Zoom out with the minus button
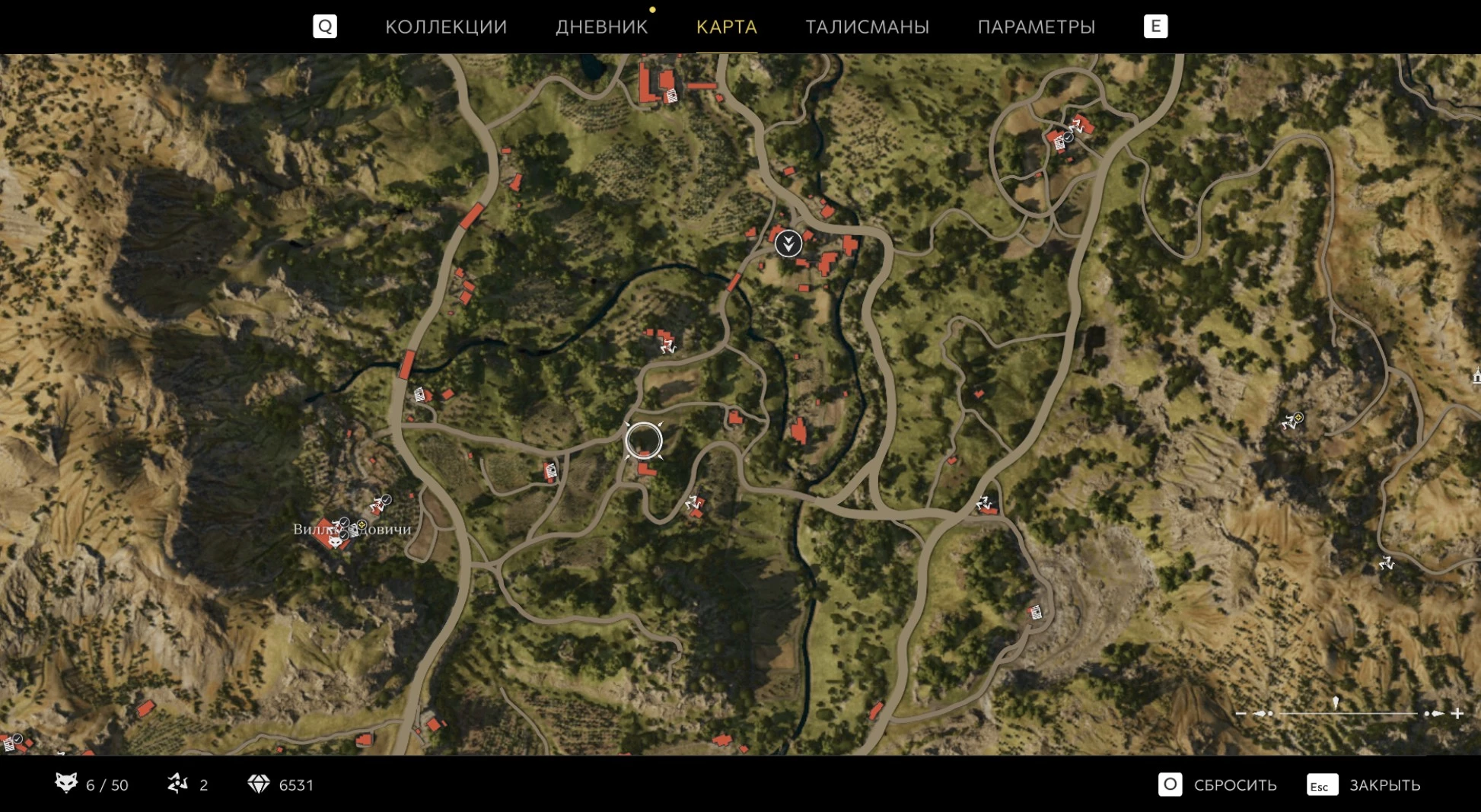1481x812 pixels. click(x=1241, y=713)
